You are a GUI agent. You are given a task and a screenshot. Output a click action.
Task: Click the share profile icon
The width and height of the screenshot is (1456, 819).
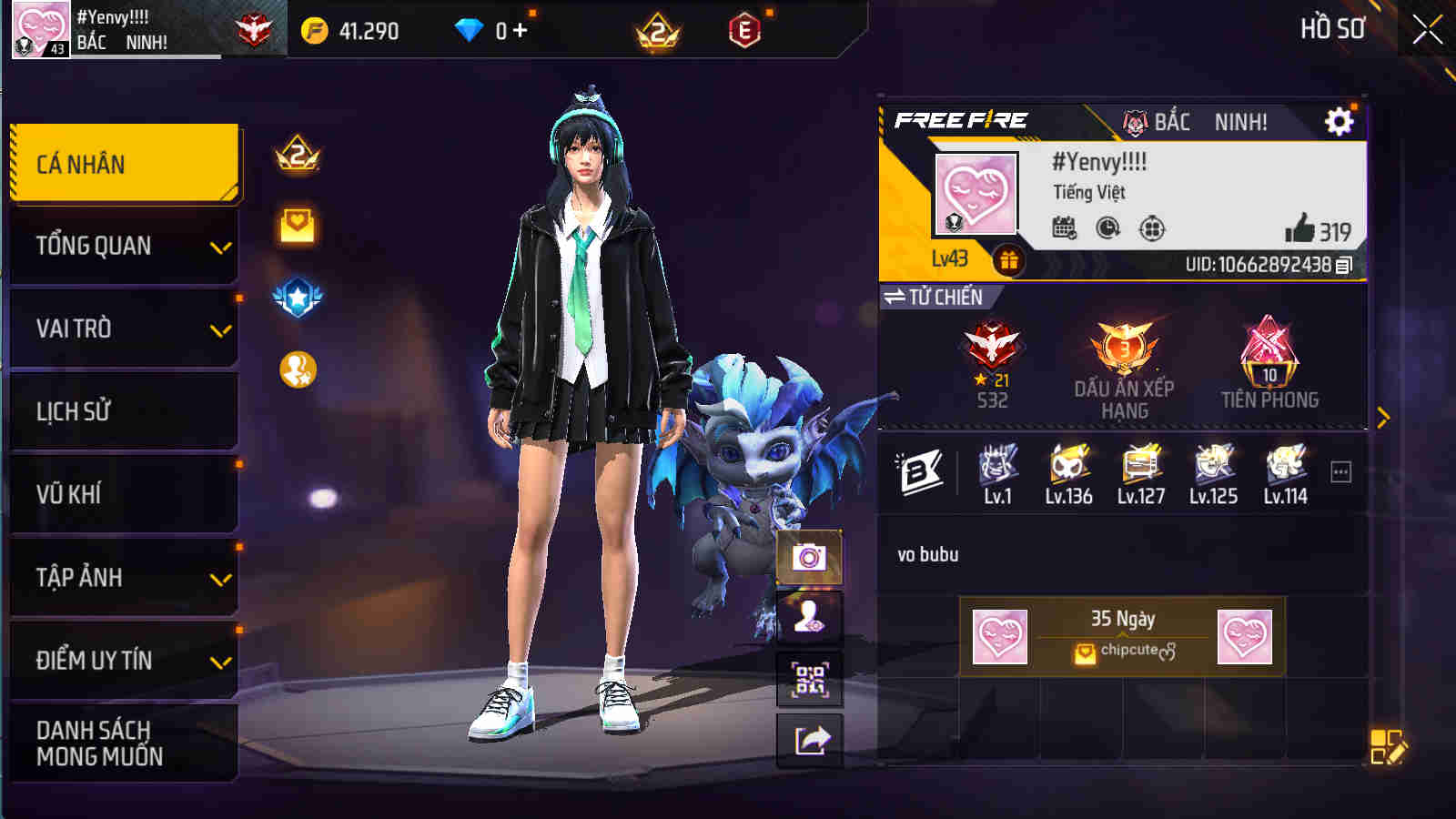coord(808,739)
